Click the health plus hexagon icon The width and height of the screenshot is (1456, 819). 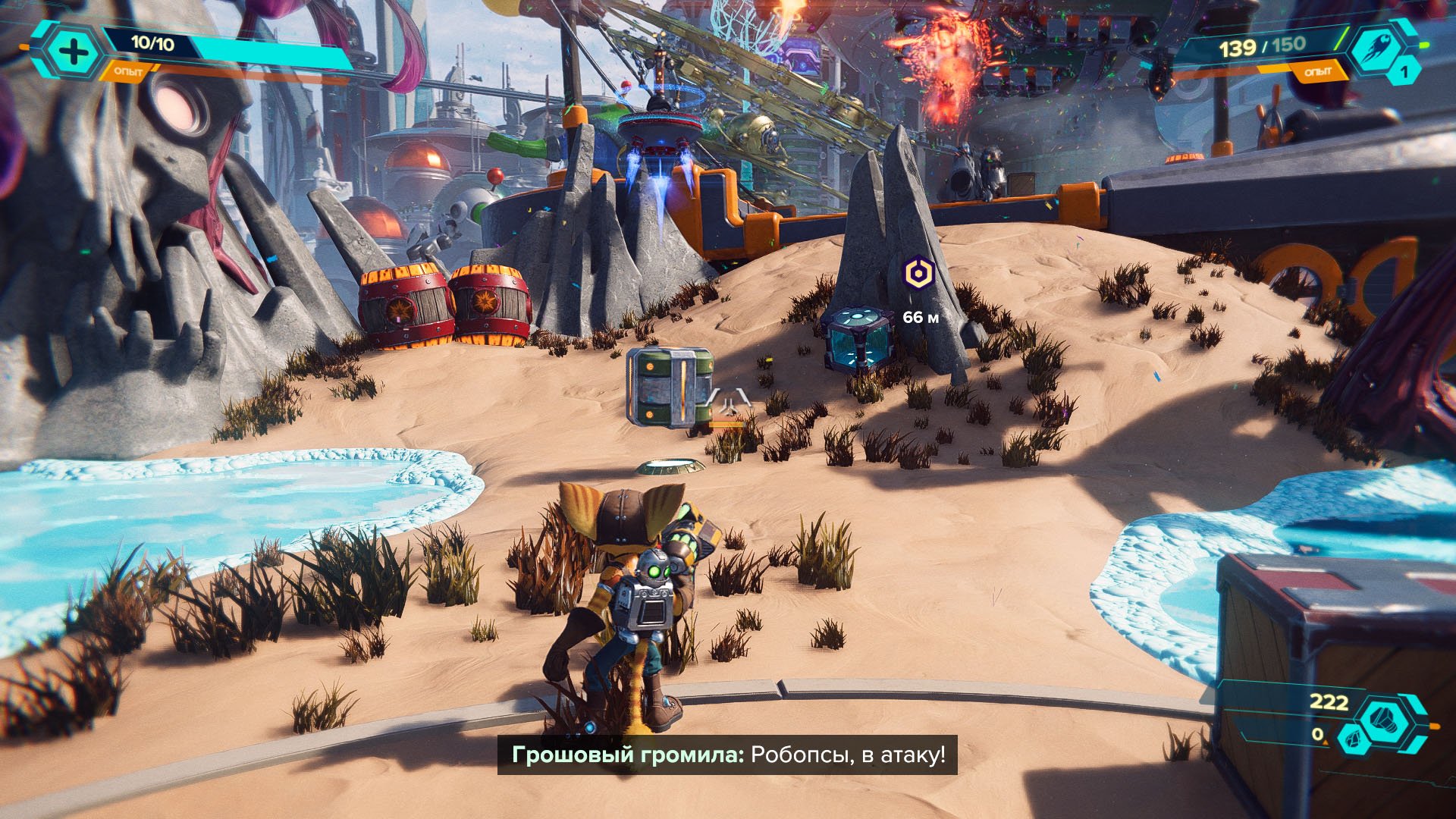pyautogui.click(x=74, y=52)
